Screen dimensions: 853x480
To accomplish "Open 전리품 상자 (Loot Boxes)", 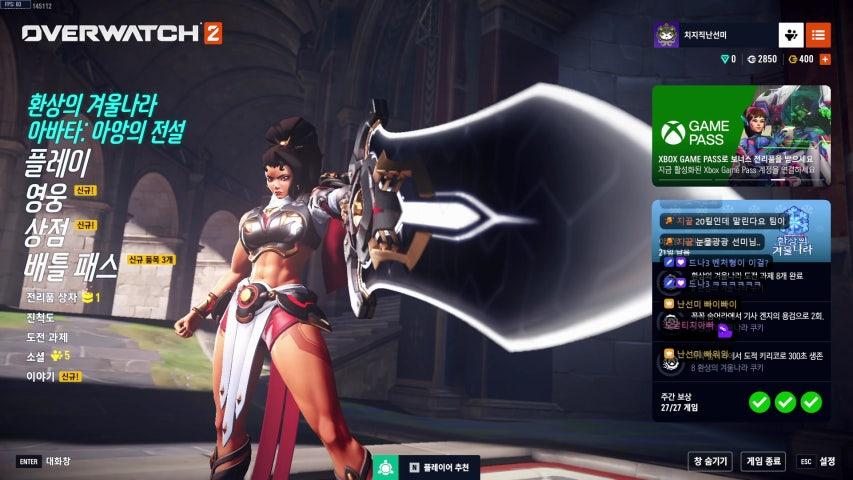I will [55, 298].
